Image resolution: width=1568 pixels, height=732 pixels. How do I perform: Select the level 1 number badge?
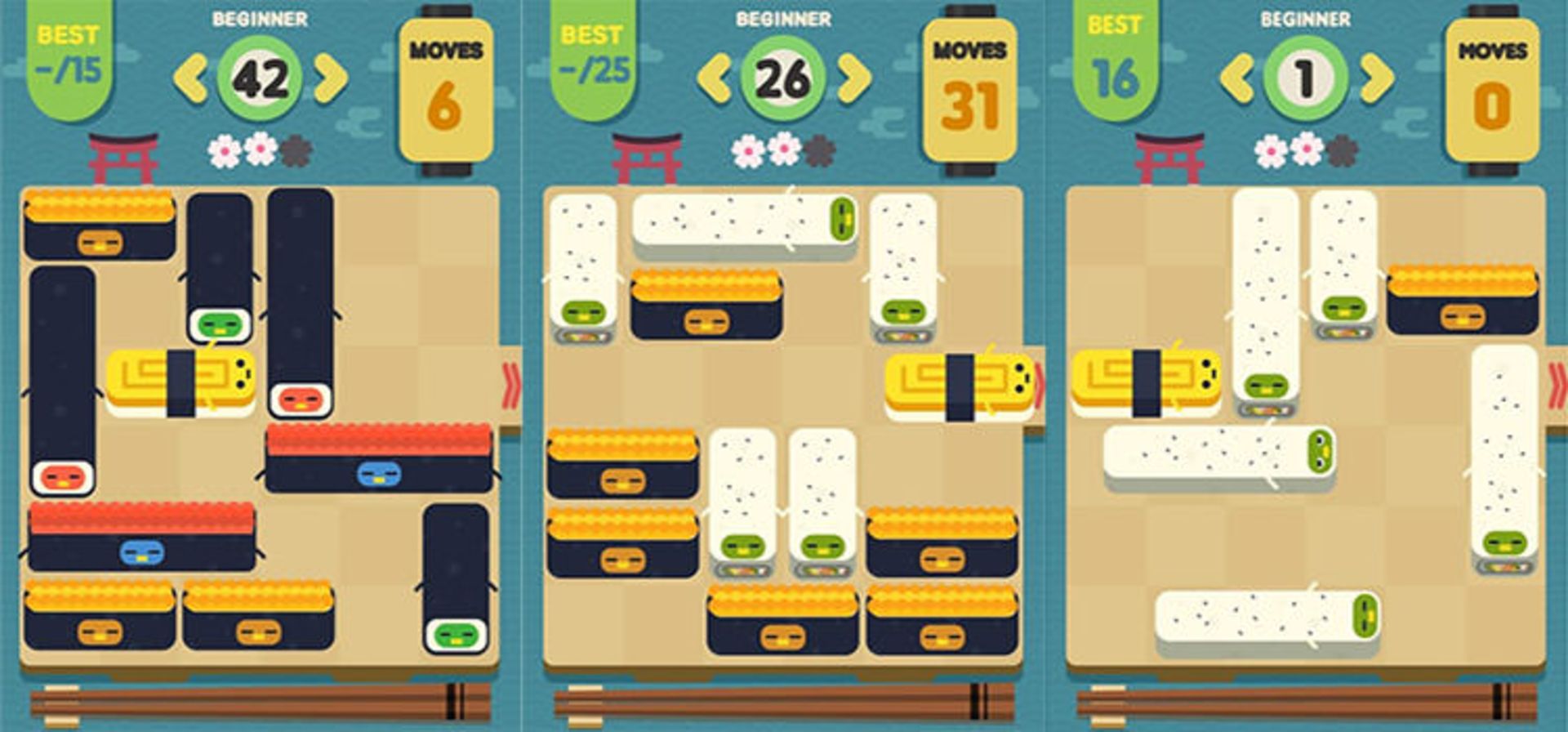(1306, 79)
